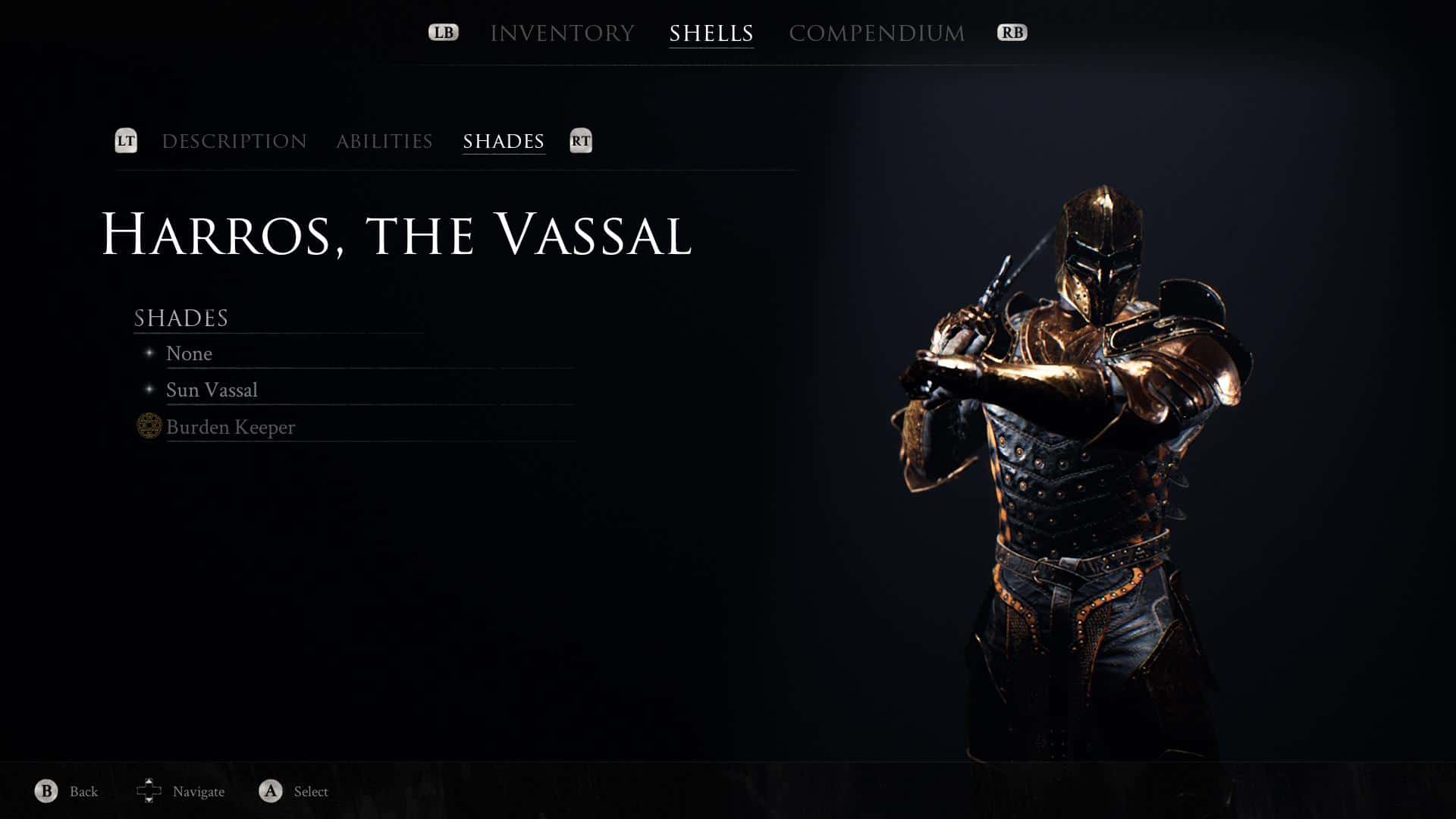Click the star marker beside Sun Vassal
Screen dimensions: 1456x819
click(x=150, y=389)
